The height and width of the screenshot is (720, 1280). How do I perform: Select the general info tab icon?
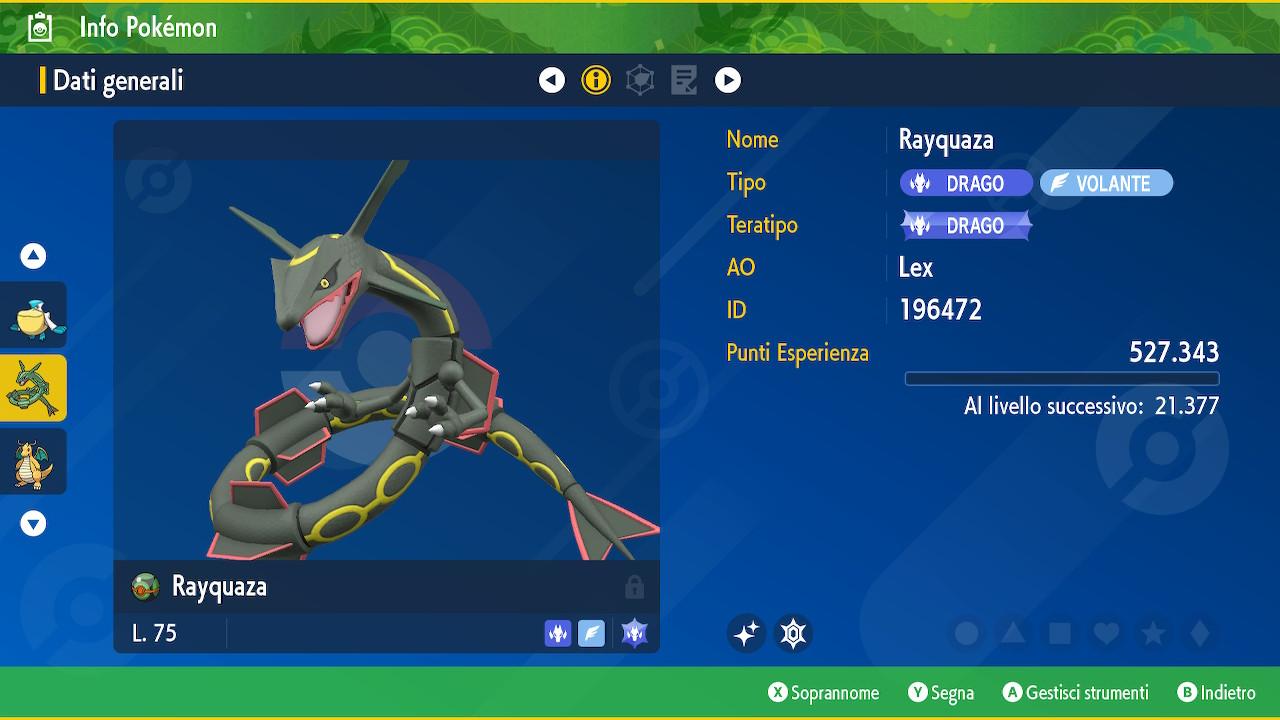(x=596, y=80)
